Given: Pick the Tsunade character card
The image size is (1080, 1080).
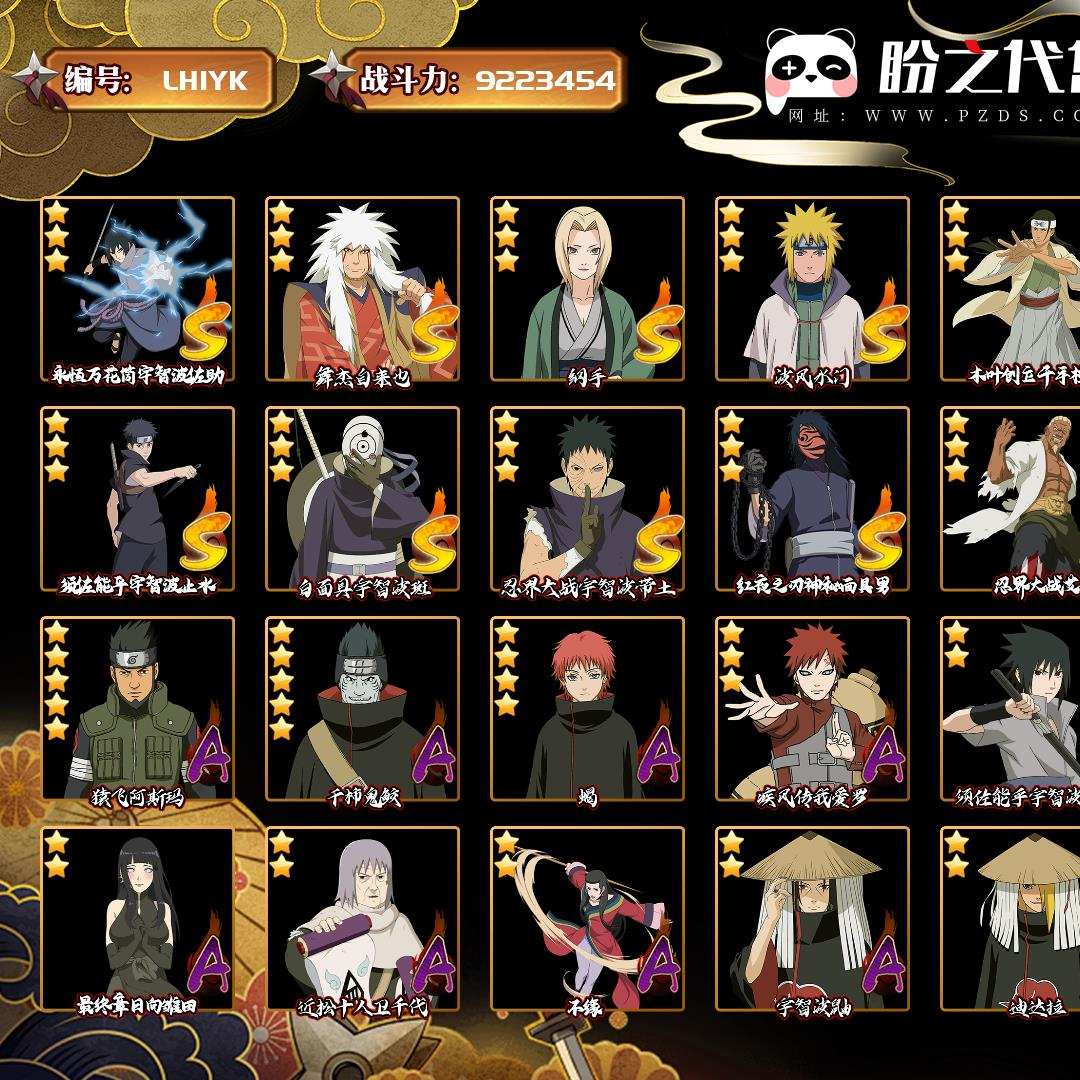Looking at the screenshot, I should click(587, 288).
